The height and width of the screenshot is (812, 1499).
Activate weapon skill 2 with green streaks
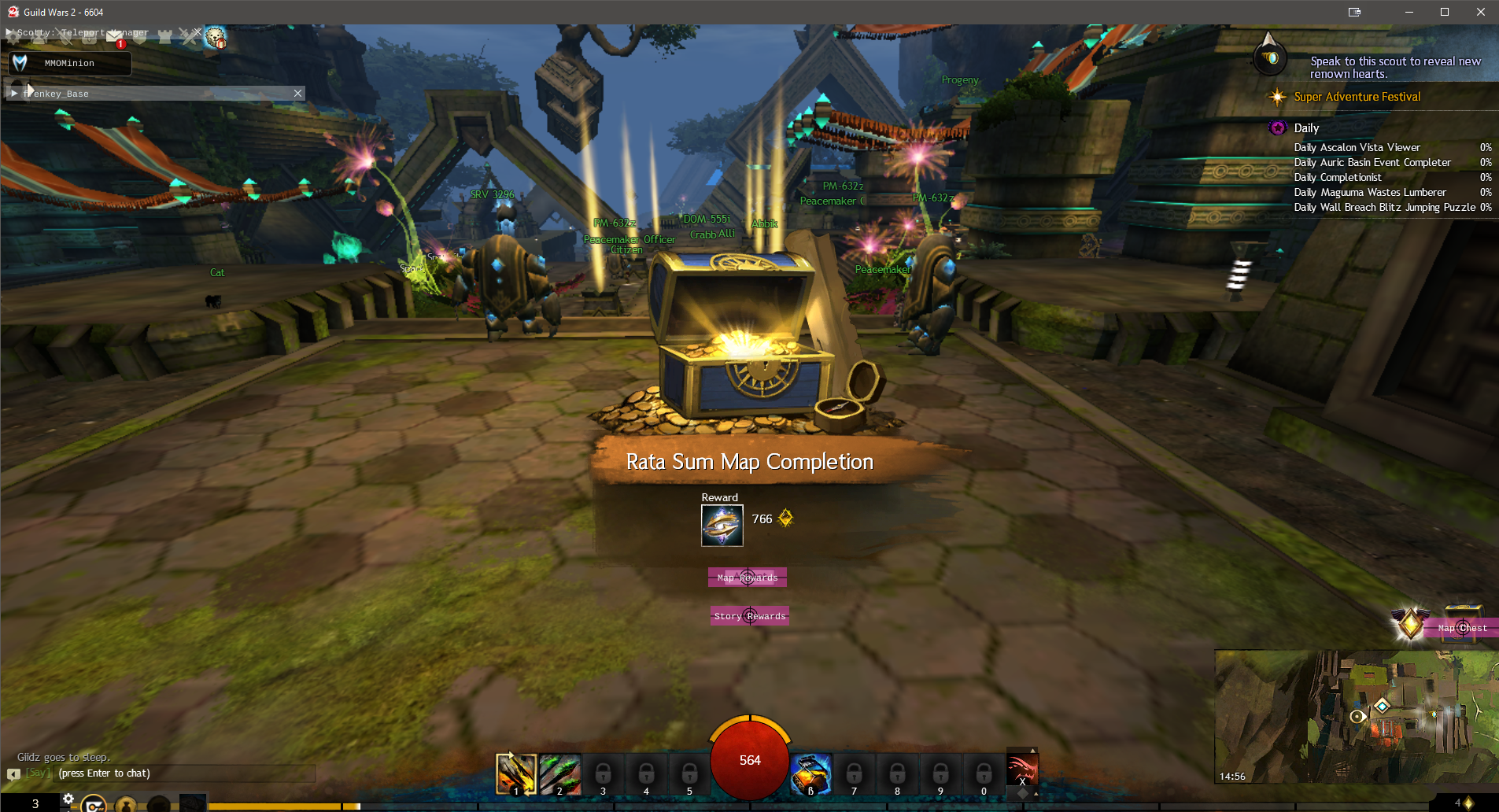559,774
